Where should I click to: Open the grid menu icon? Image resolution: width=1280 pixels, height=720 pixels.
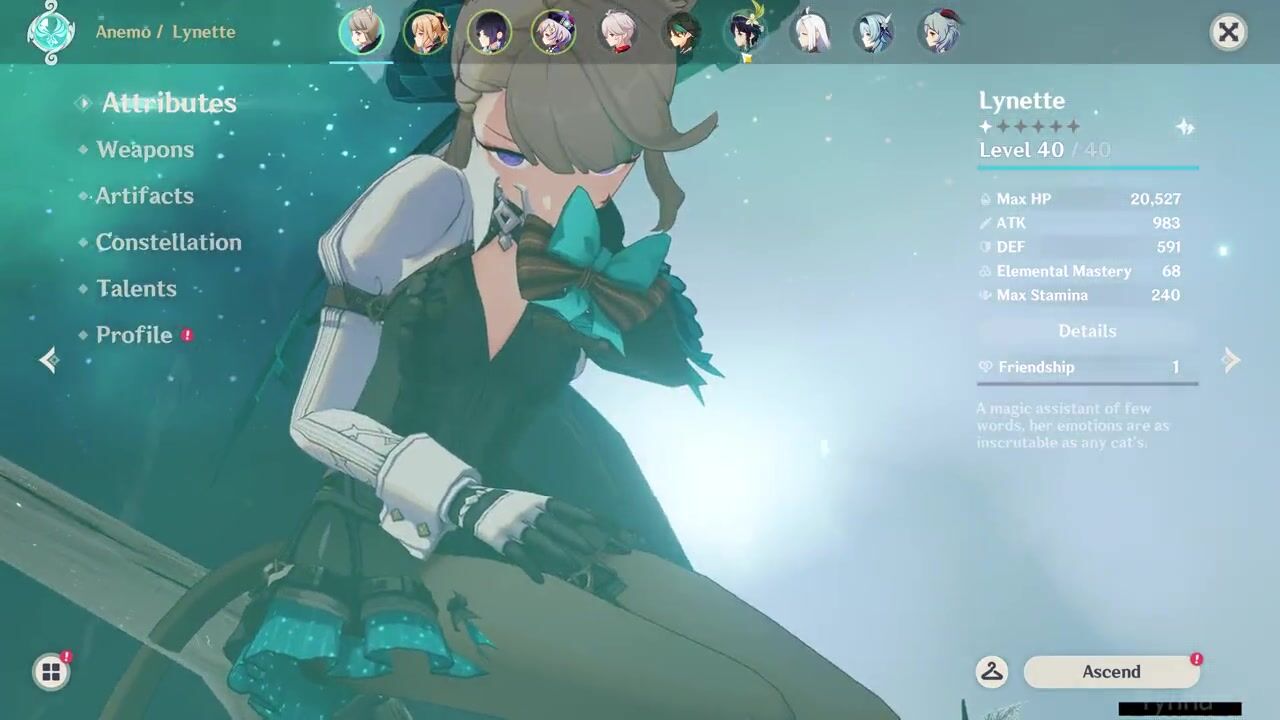51,672
